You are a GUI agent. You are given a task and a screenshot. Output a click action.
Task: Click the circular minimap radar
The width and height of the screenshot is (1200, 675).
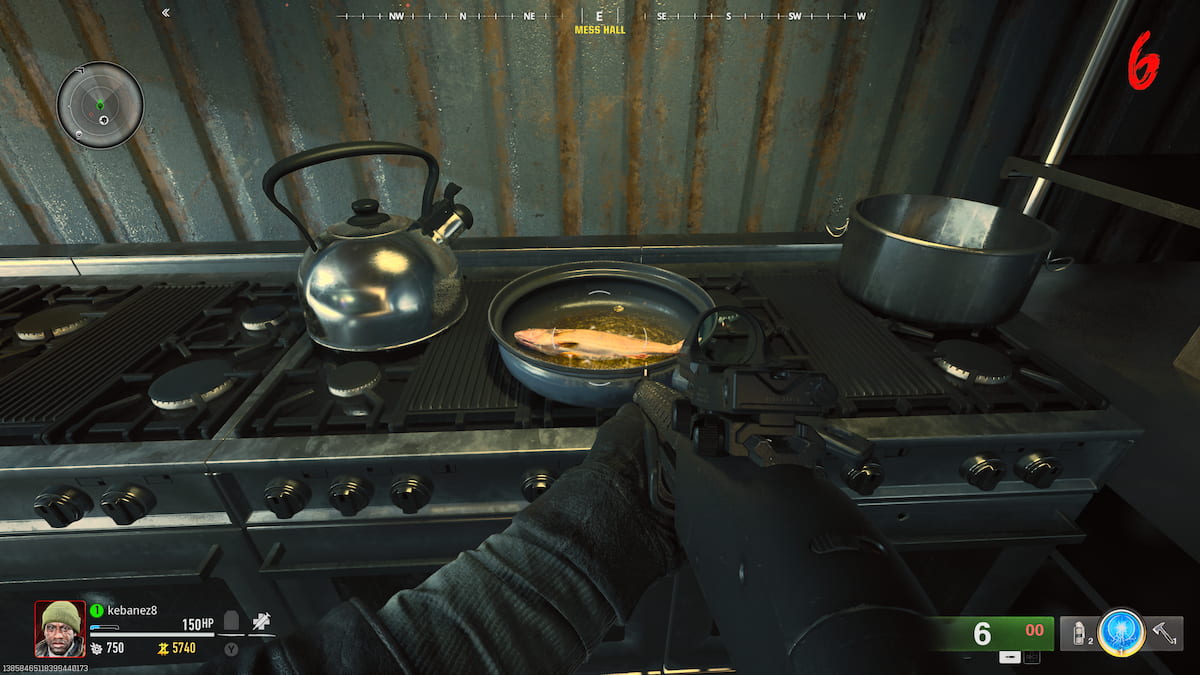point(100,104)
